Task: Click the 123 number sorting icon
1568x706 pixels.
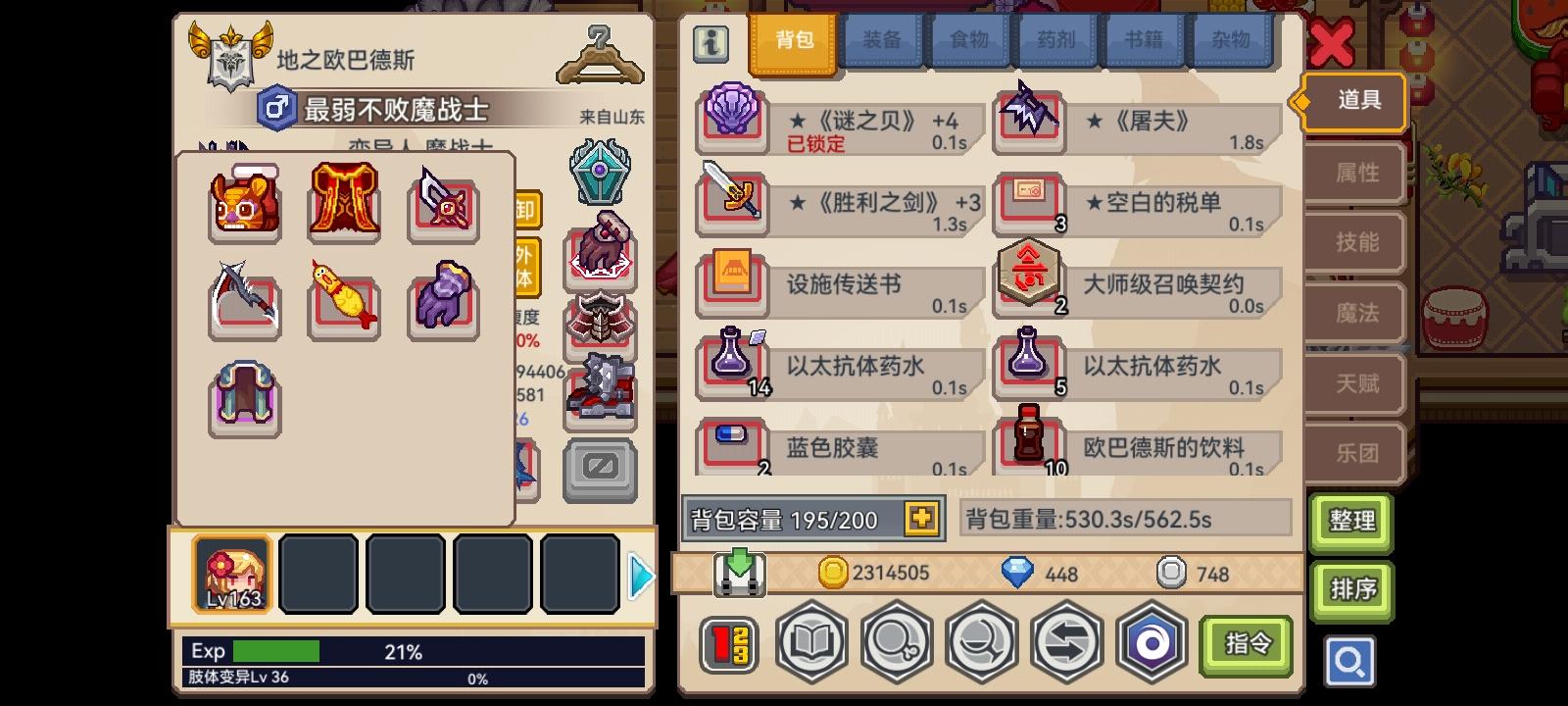Action: tap(727, 641)
